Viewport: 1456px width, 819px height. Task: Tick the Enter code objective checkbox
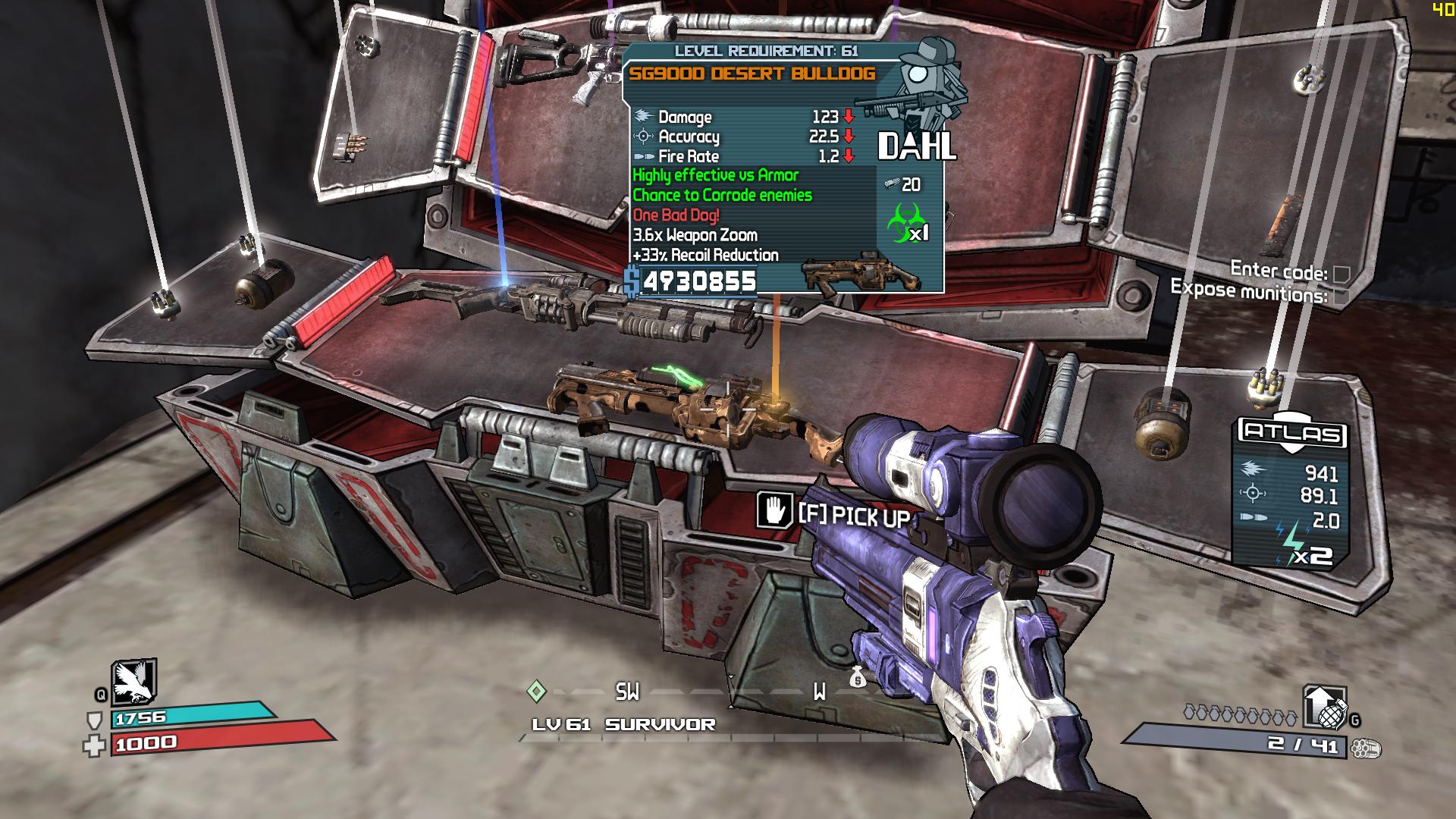[1341, 274]
